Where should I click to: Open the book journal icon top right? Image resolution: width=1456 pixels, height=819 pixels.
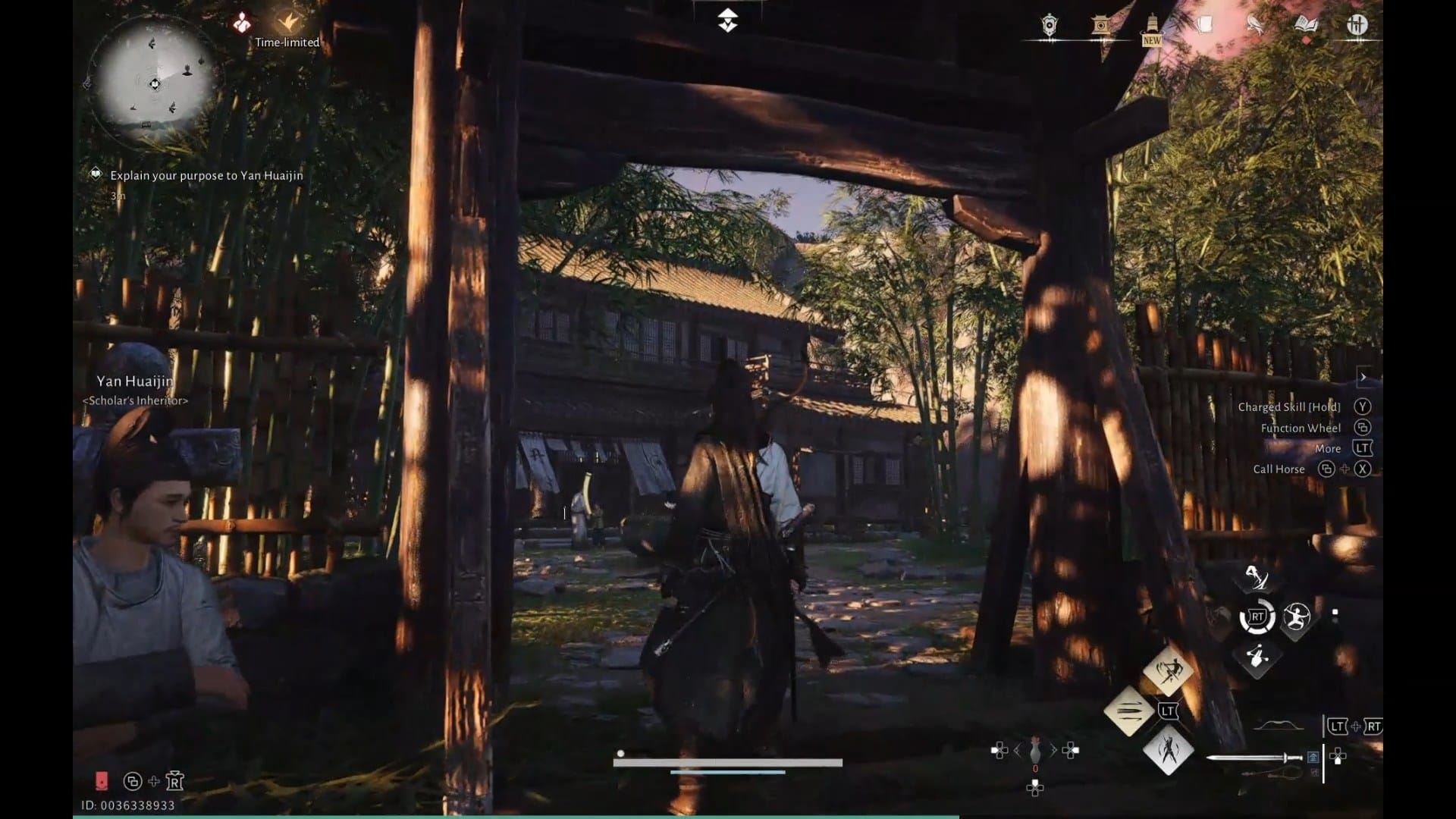1306,23
